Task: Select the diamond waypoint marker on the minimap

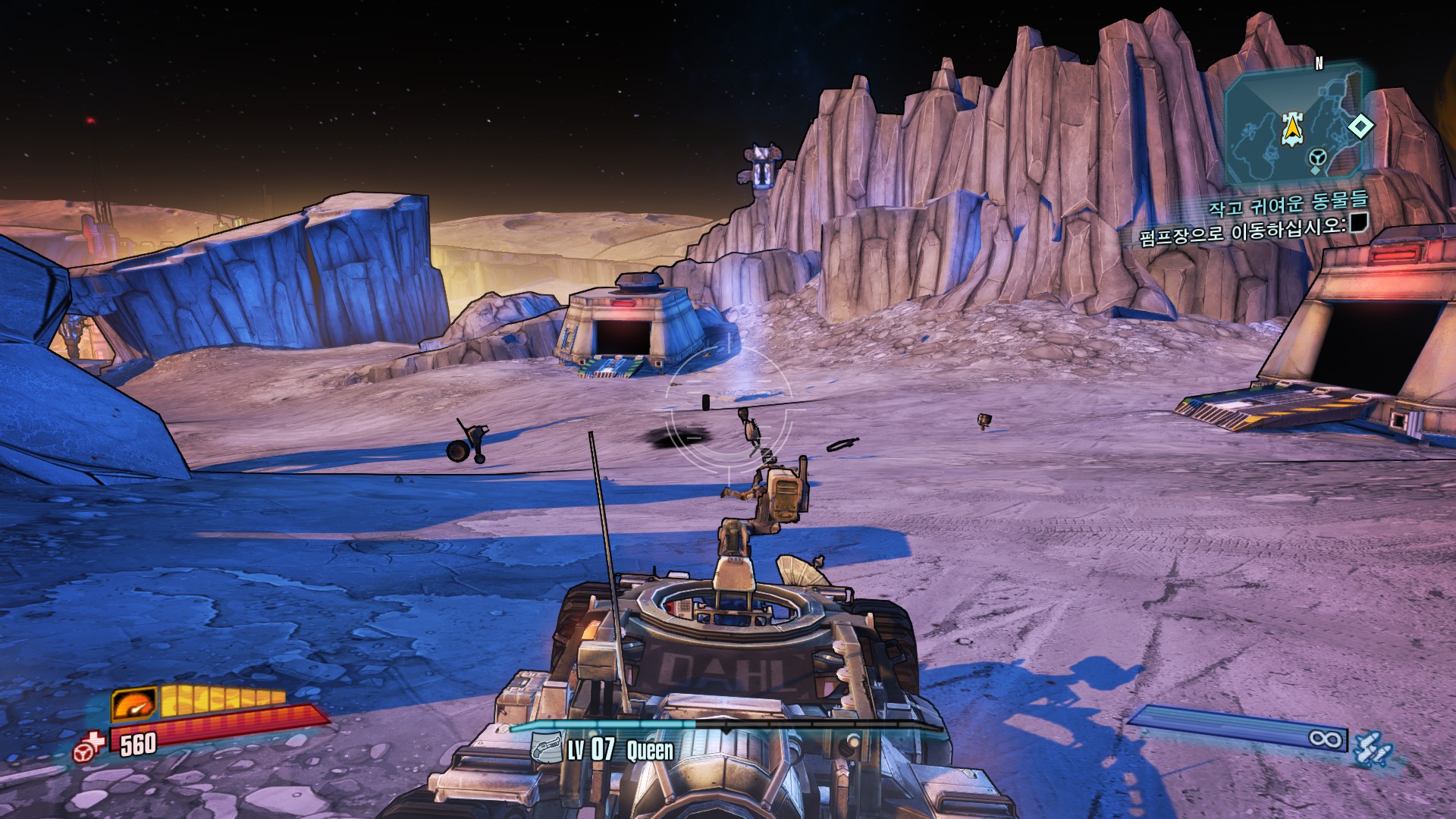Action: (x=1360, y=126)
